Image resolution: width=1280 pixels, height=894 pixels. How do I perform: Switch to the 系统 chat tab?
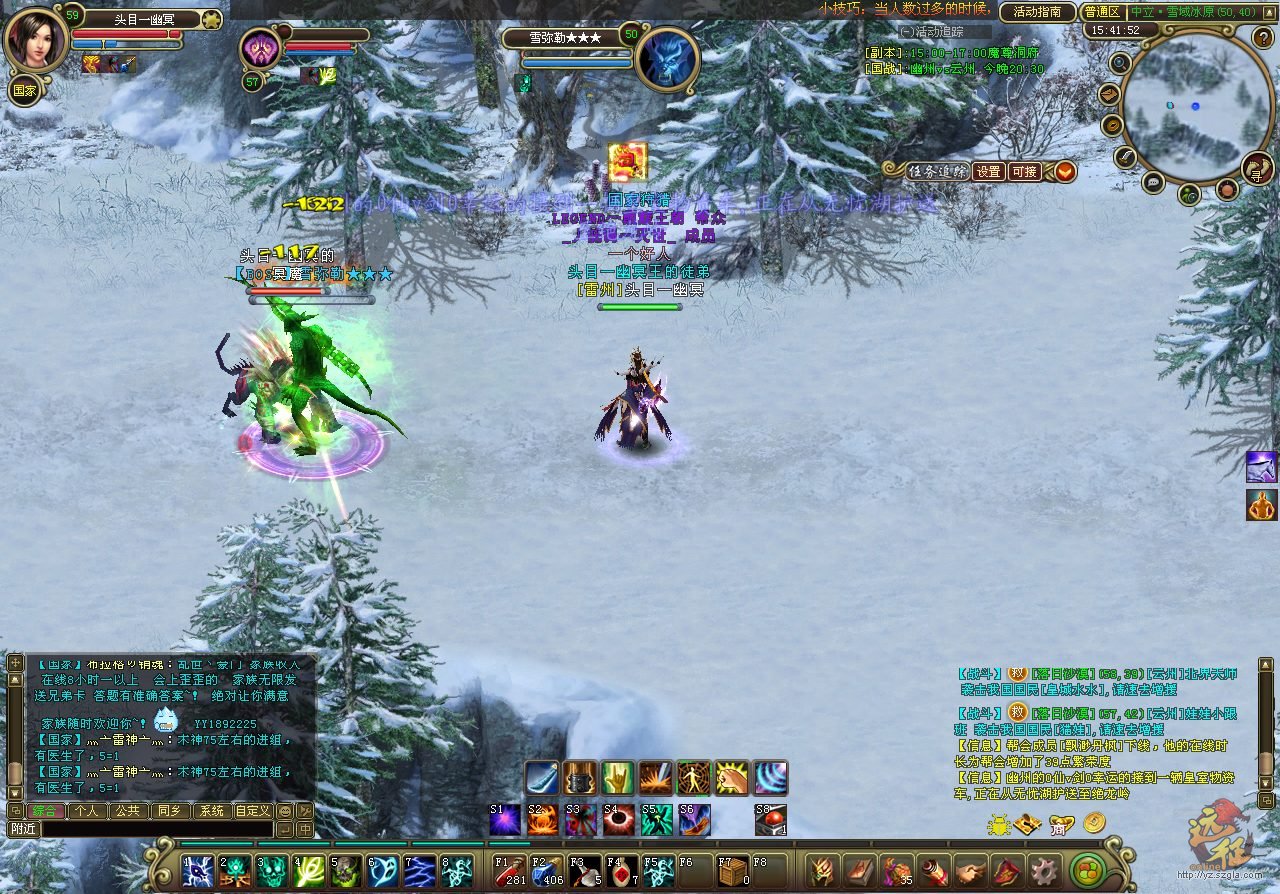pos(211,811)
